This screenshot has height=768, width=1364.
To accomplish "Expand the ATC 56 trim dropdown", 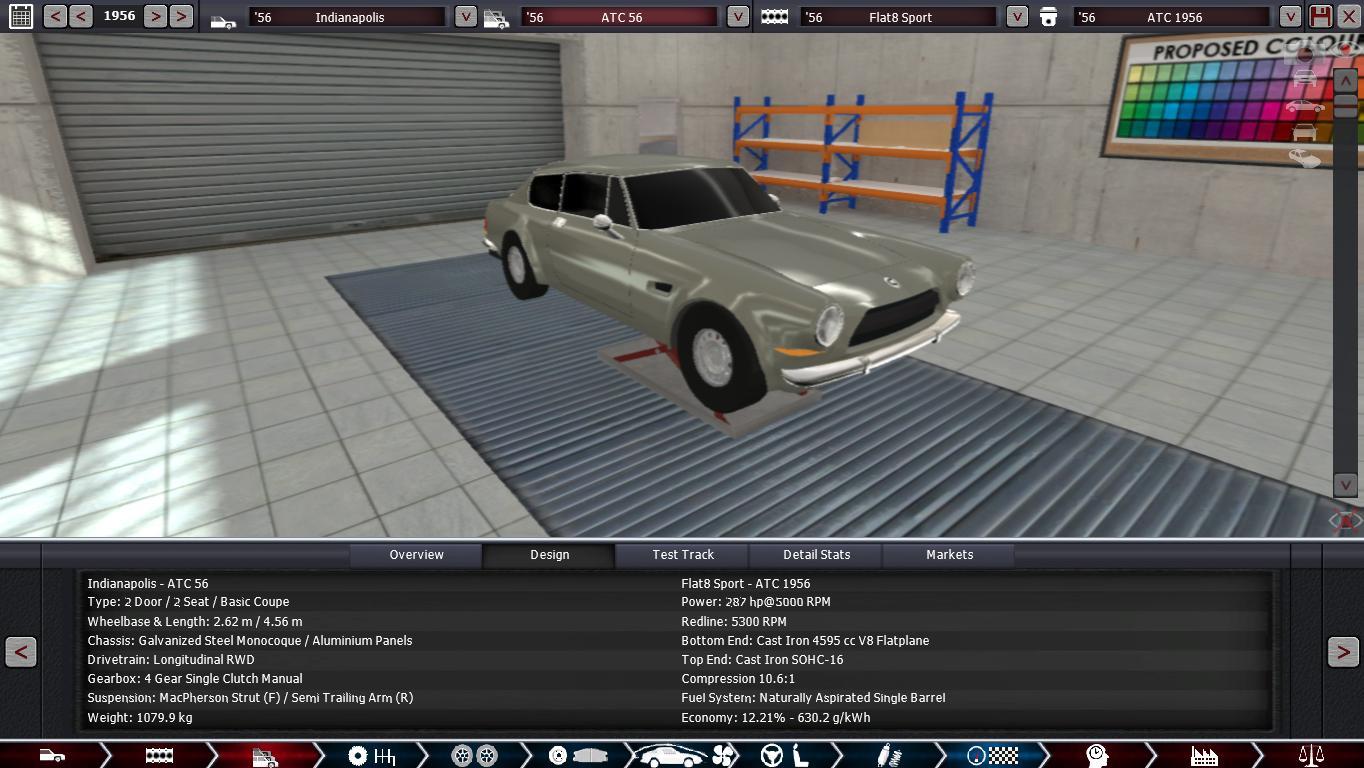I will point(737,17).
